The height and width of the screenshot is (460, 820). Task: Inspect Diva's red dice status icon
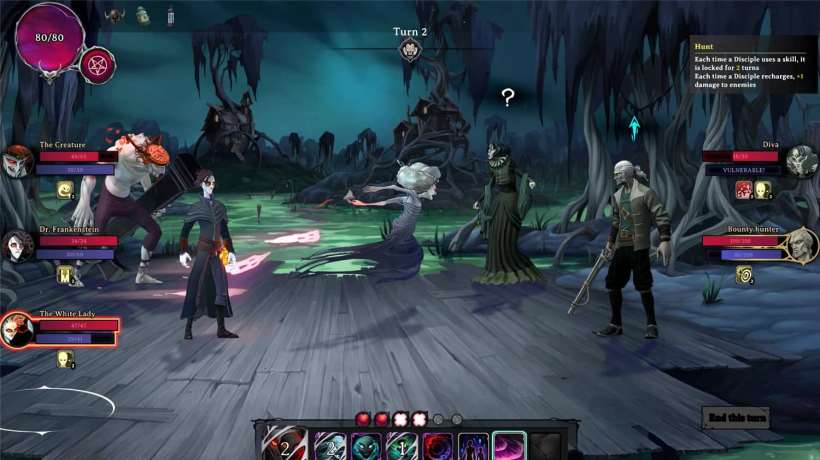click(744, 189)
